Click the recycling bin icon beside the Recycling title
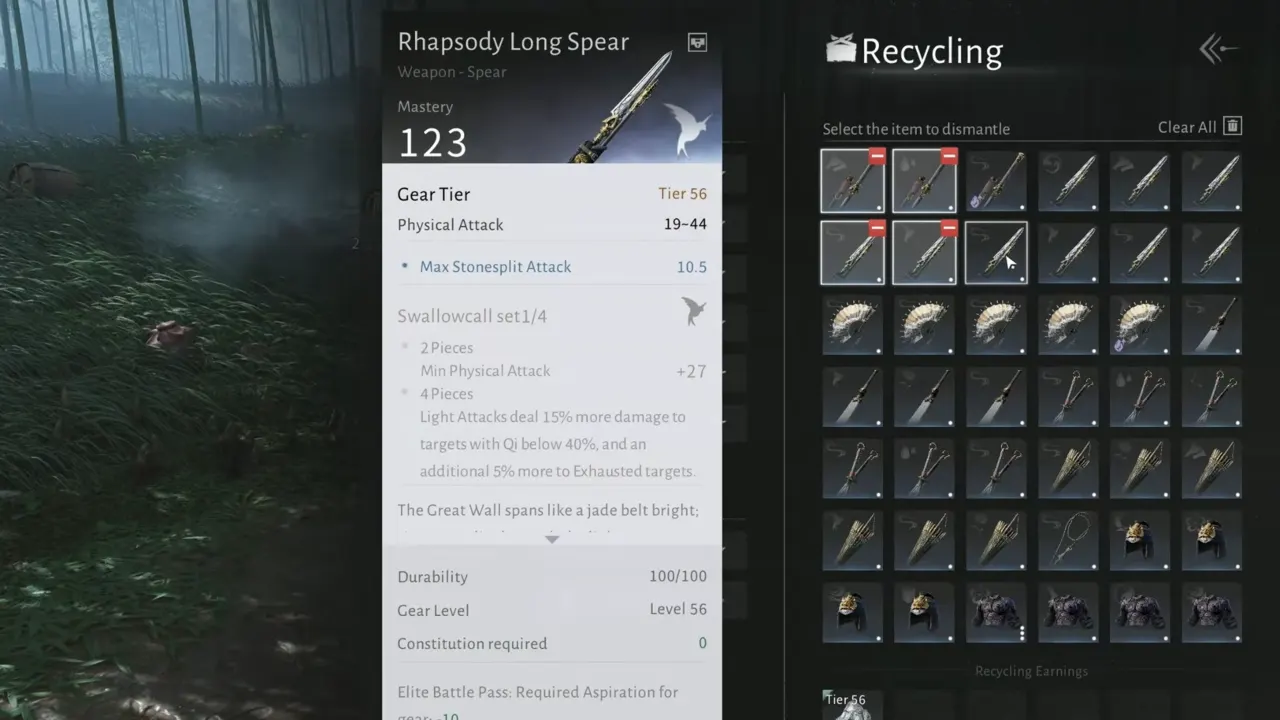This screenshot has width=1280, height=720. [841, 48]
